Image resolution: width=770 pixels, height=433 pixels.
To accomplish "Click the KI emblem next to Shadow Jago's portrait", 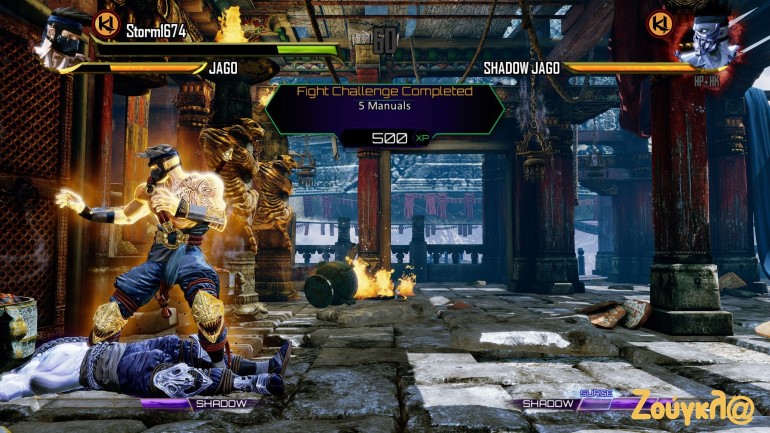I will click(658, 23).
